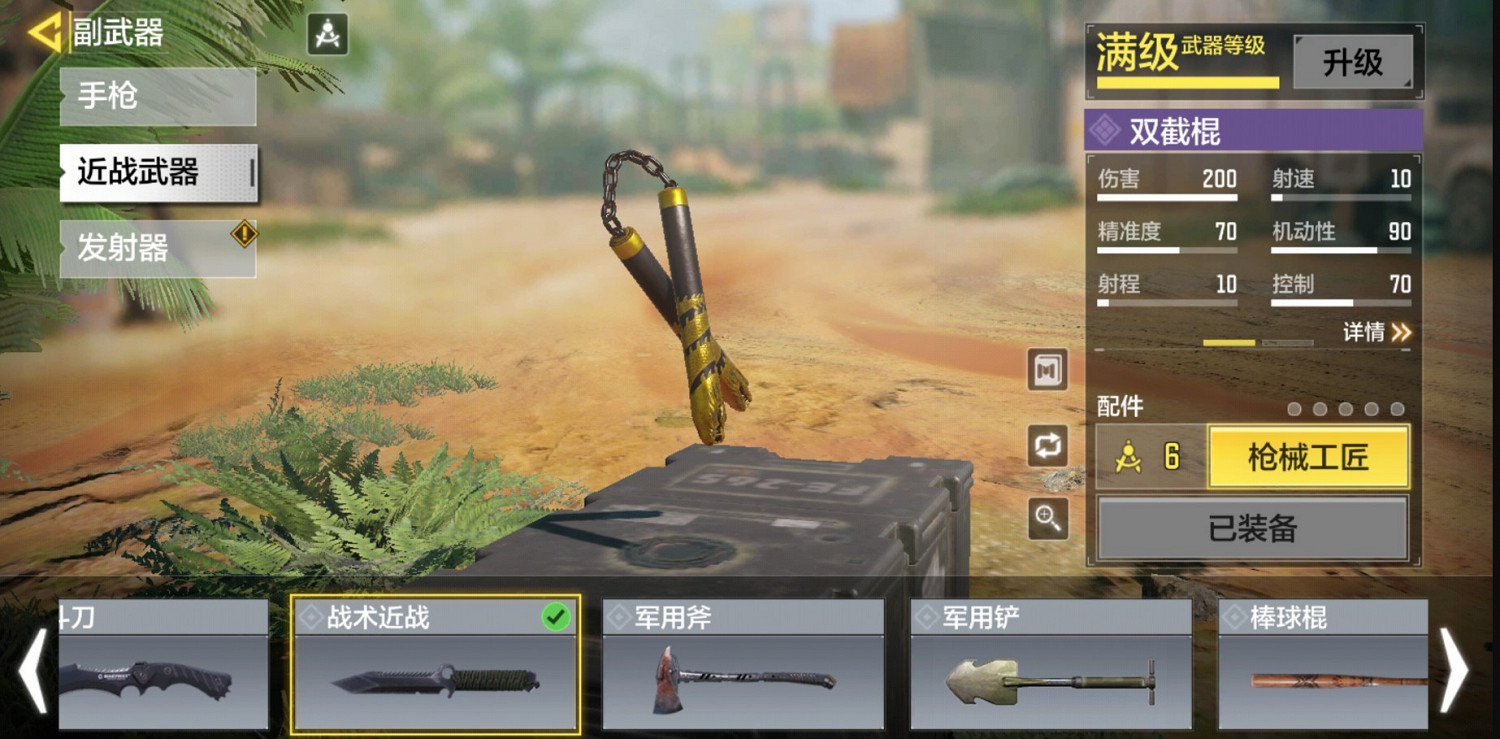This screenshot has width=1500, height=739.
Task: Open the 枪械工匠 gunsmith button
Action: click(x=1308, y=457)
